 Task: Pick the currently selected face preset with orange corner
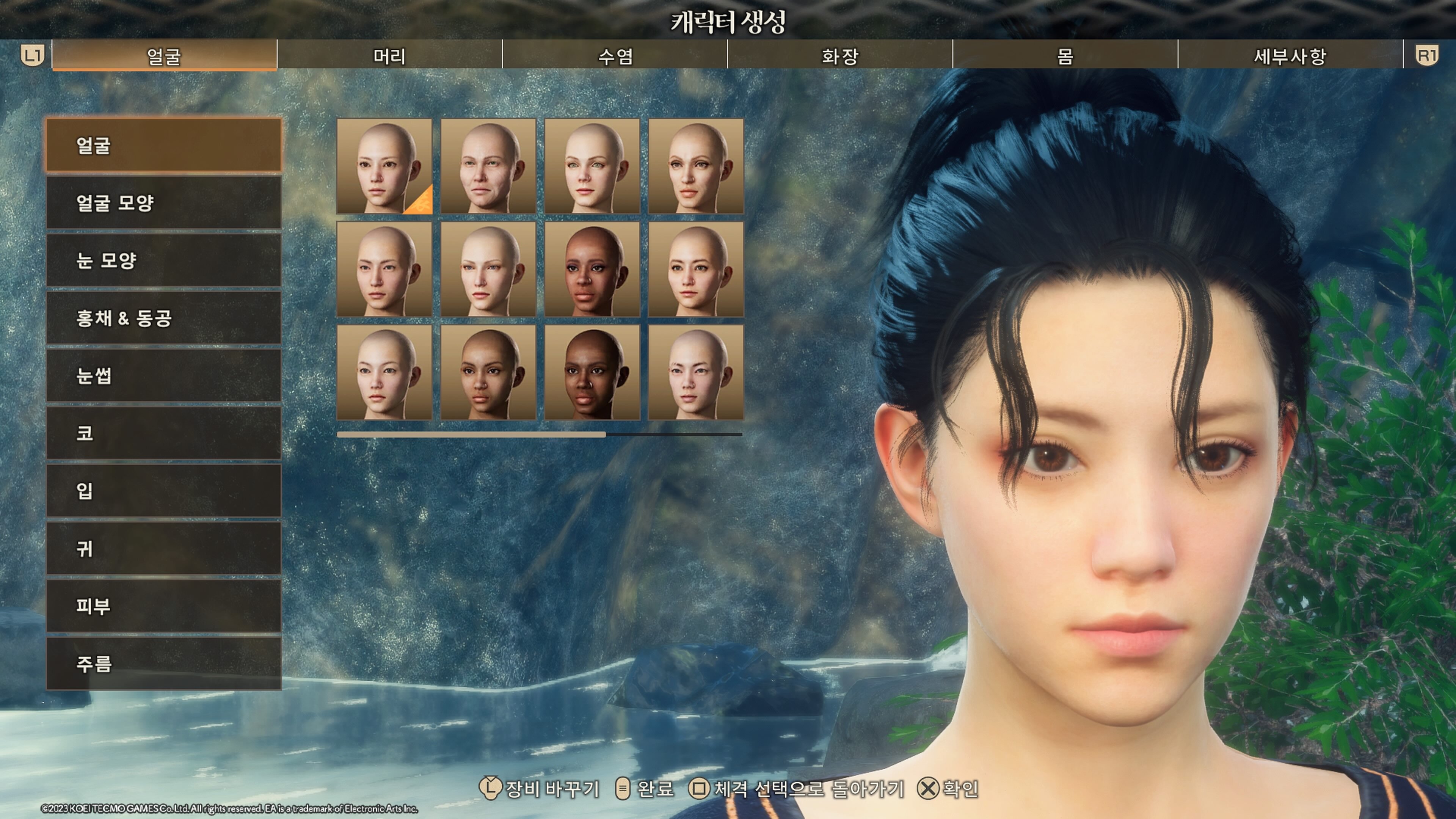pos(384,166)
